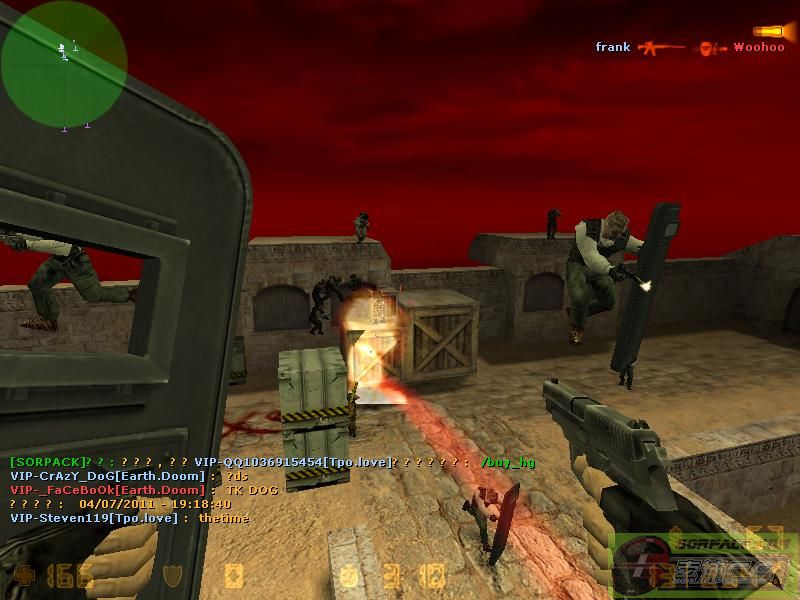Select the frank killed Woohoo kill feed entry

point(690,47)
